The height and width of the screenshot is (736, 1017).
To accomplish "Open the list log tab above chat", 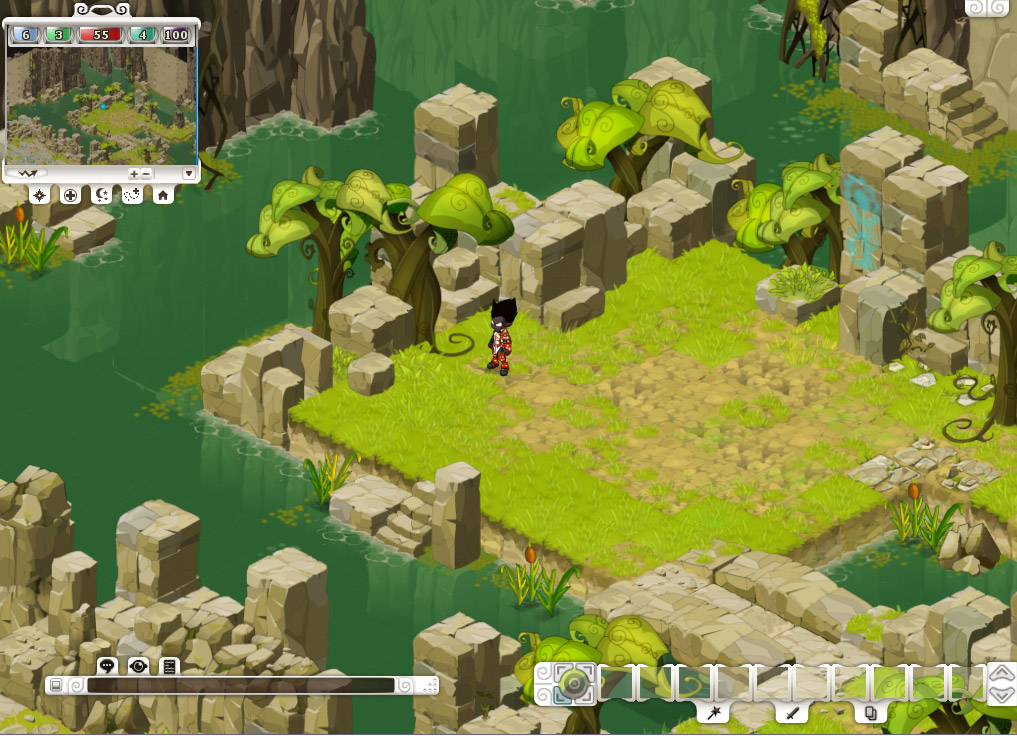I will (169, 666).
